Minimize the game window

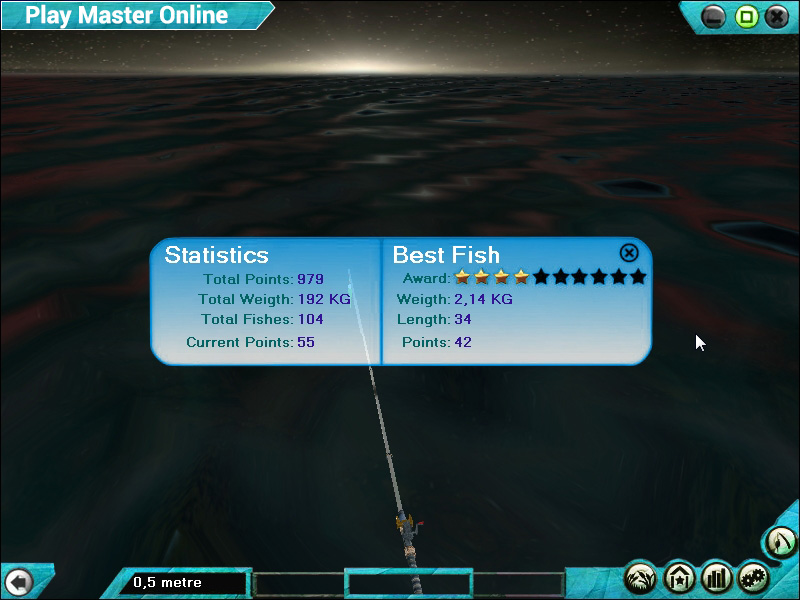click(x=713, y=16)
